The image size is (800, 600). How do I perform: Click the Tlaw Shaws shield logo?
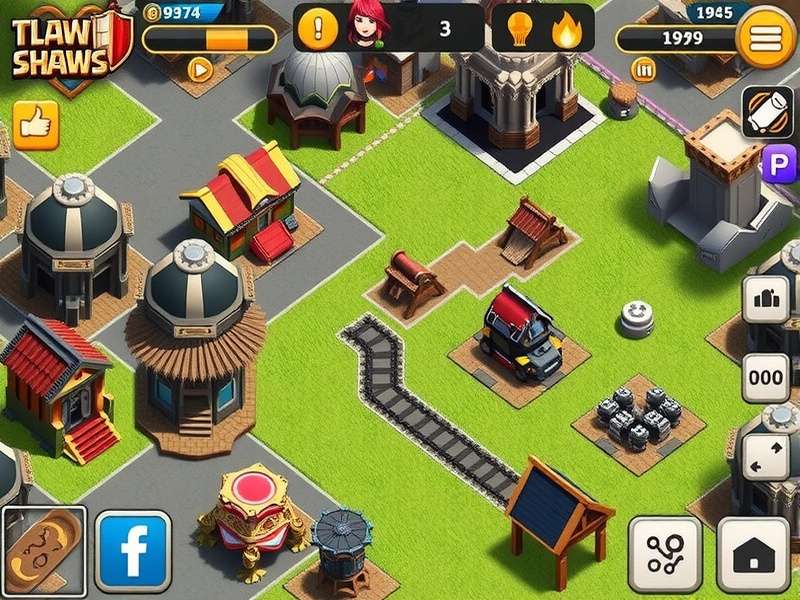pyautogui.click(x=63, y=46)
